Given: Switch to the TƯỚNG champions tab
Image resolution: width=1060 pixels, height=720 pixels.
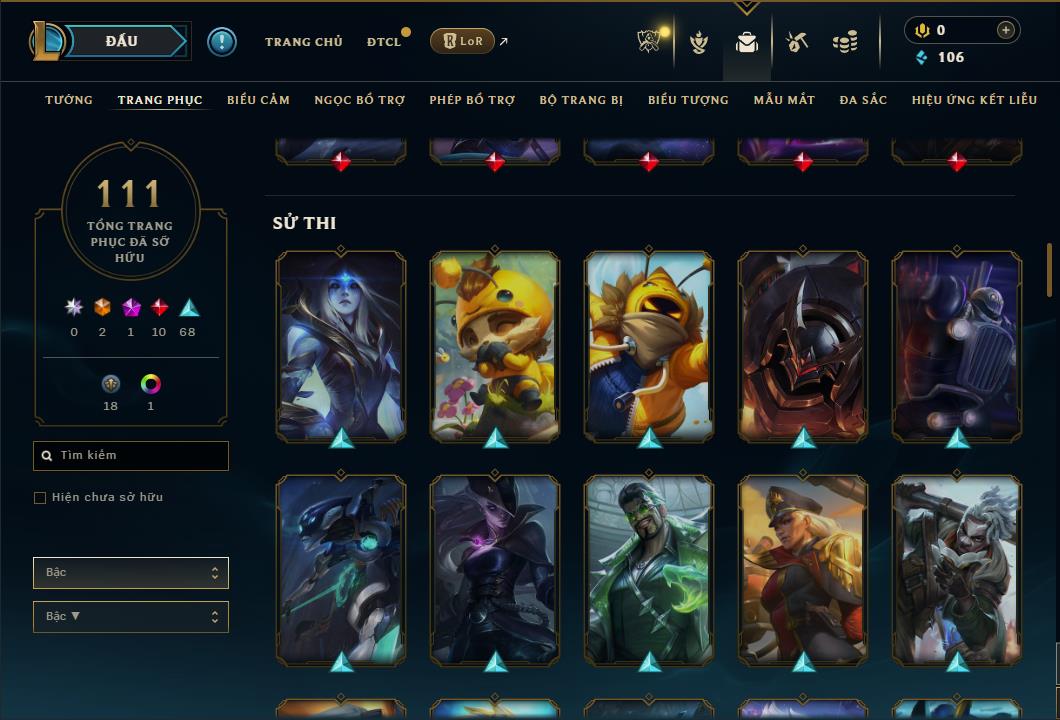Looking at the screenshot, I should (69, 100).
